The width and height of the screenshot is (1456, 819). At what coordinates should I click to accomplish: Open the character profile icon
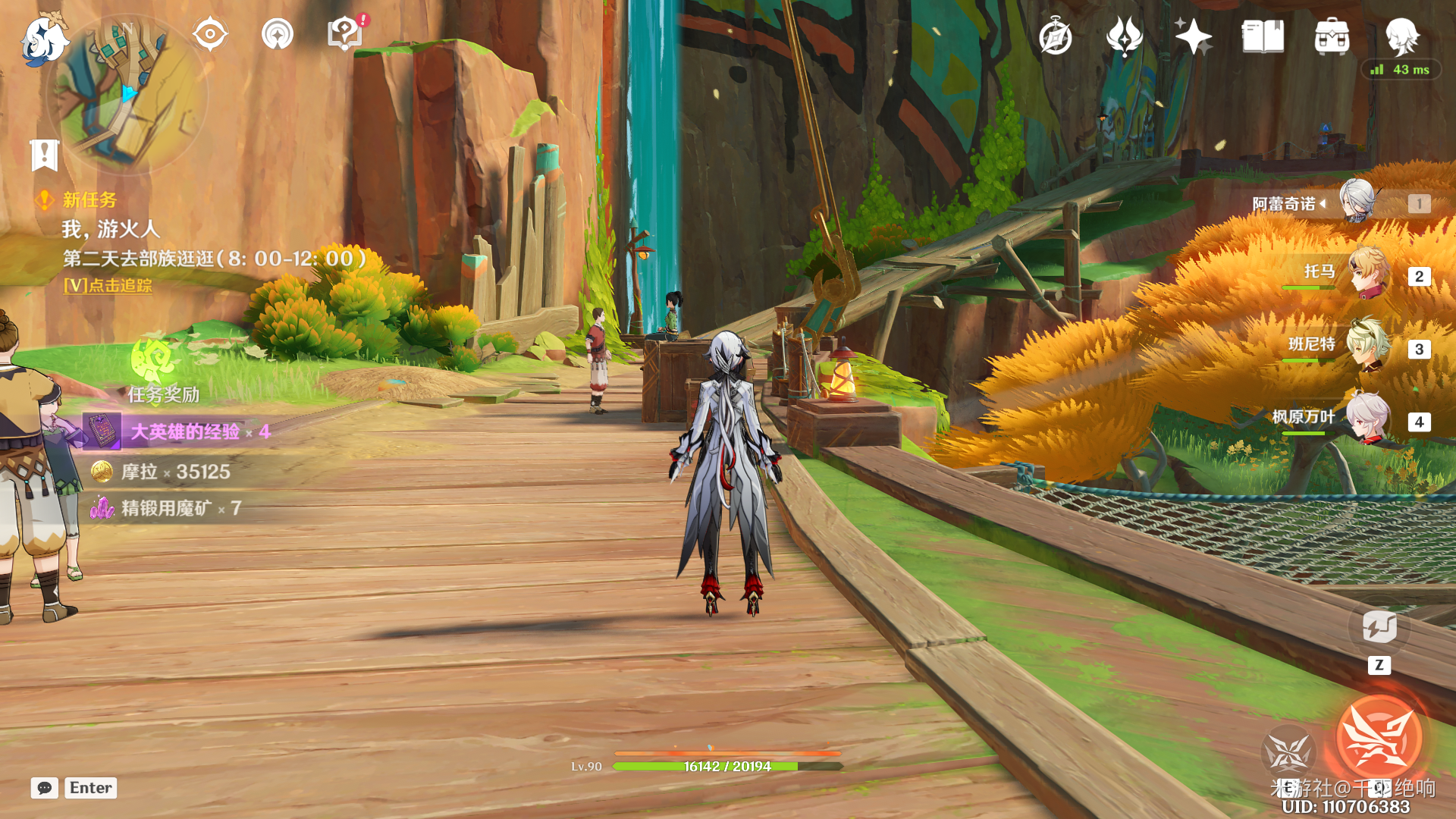click(1401, 36)
